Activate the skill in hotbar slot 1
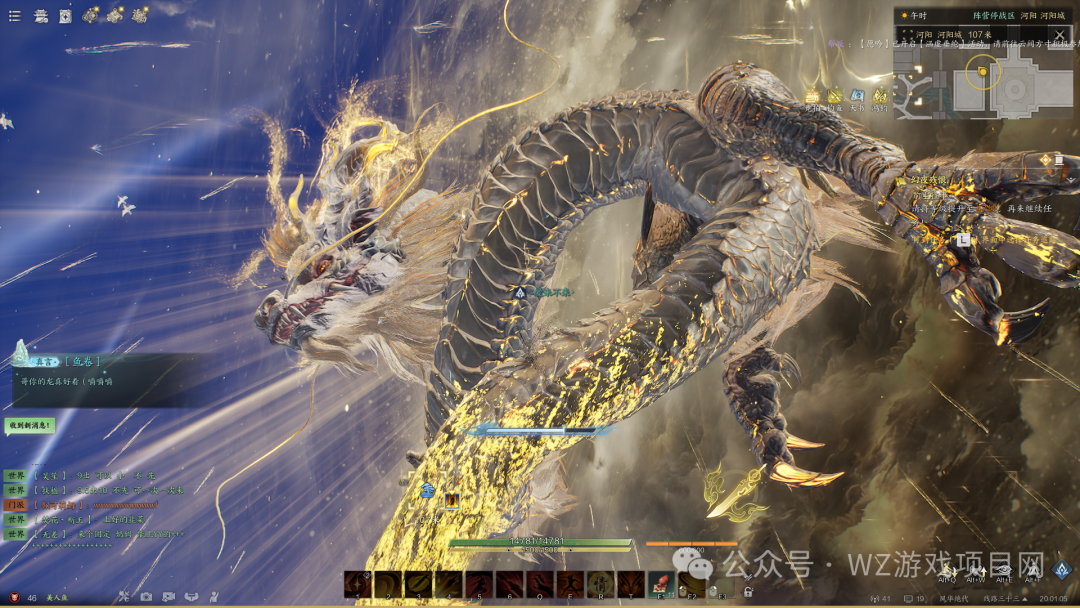The width and height of the screenshot is (1080, 608). point(358,584)
